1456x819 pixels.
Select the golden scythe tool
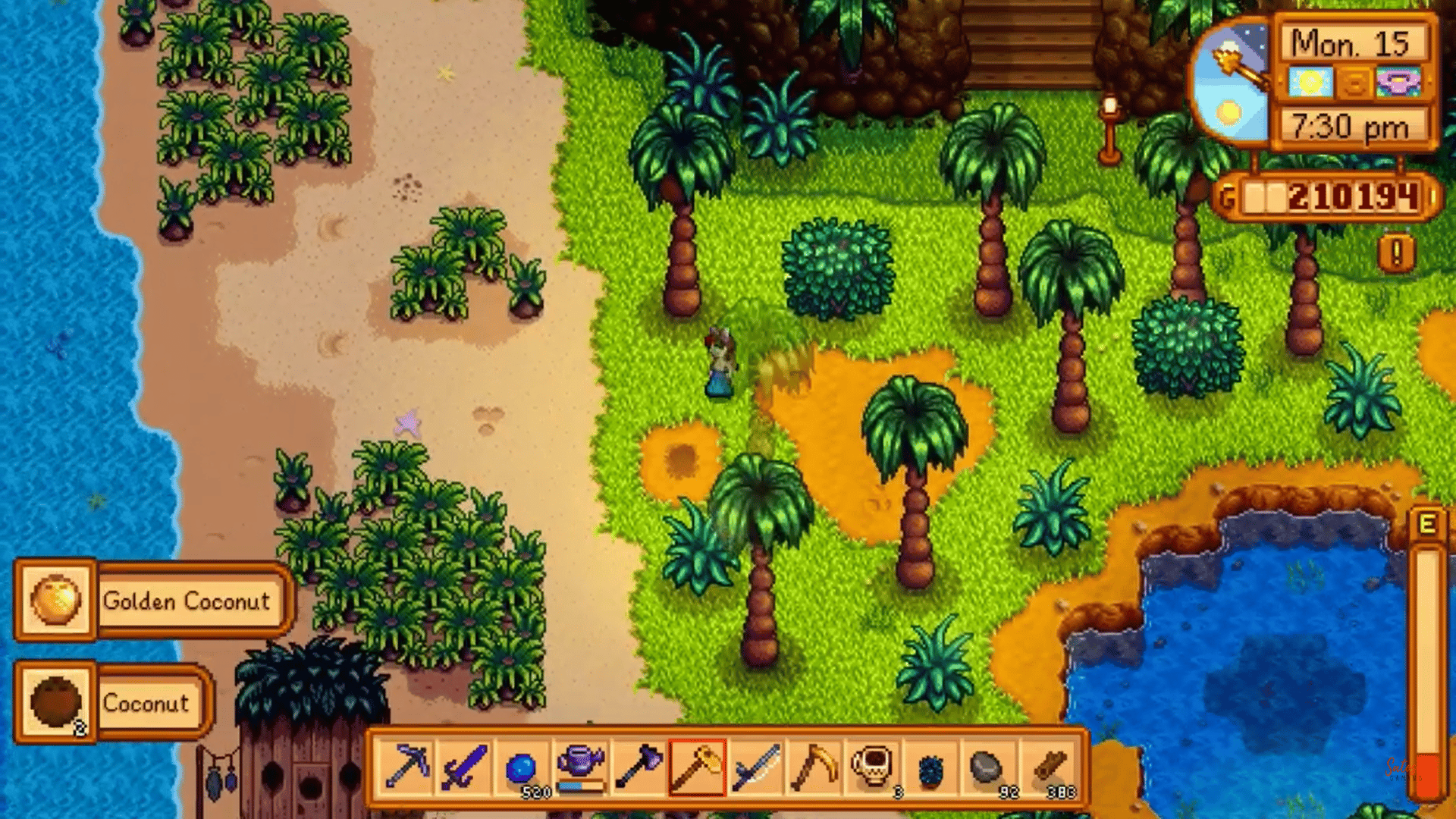point(813,767)
